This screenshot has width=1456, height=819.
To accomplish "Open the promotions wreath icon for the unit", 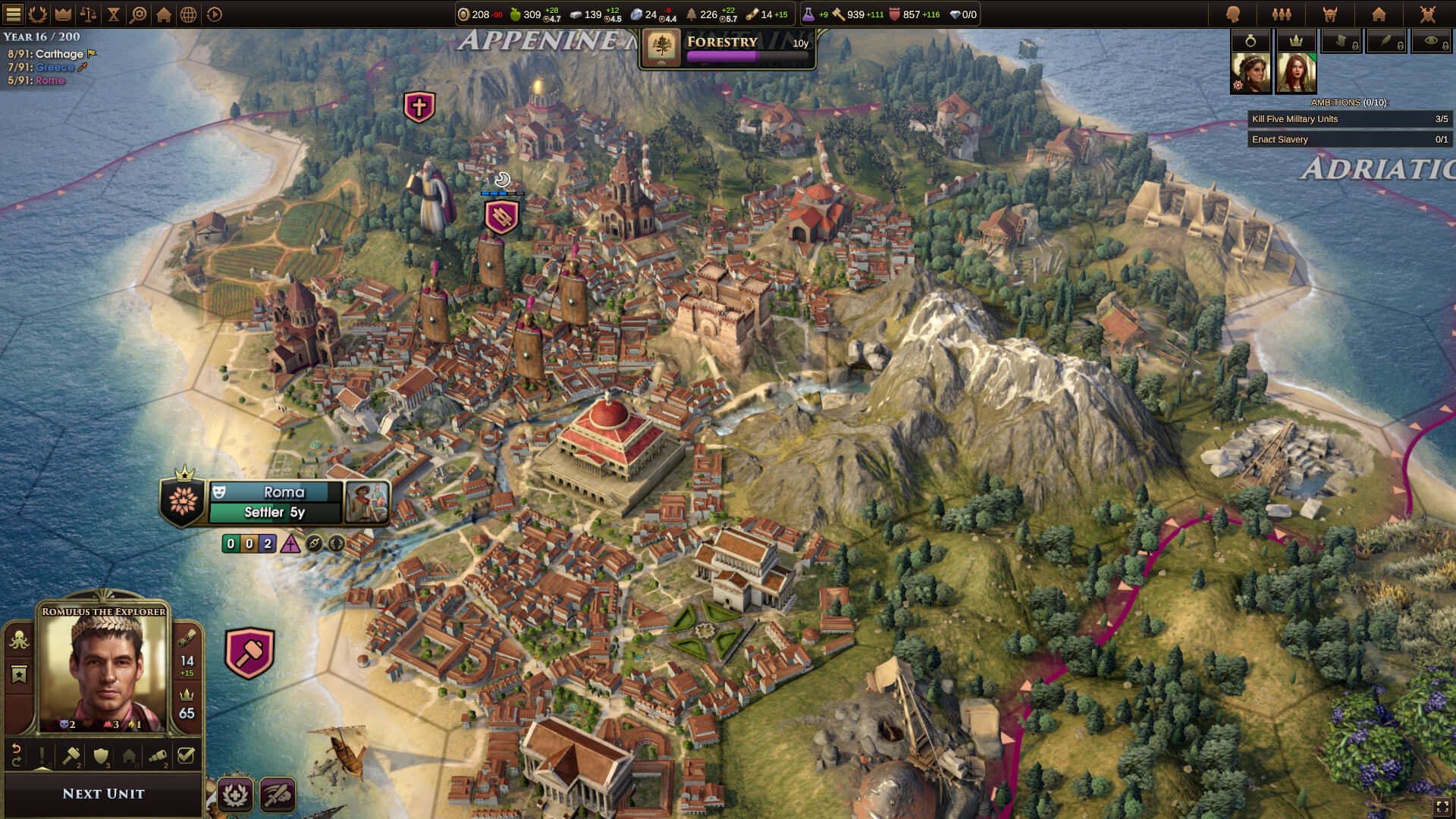I will tap(235, 795).
